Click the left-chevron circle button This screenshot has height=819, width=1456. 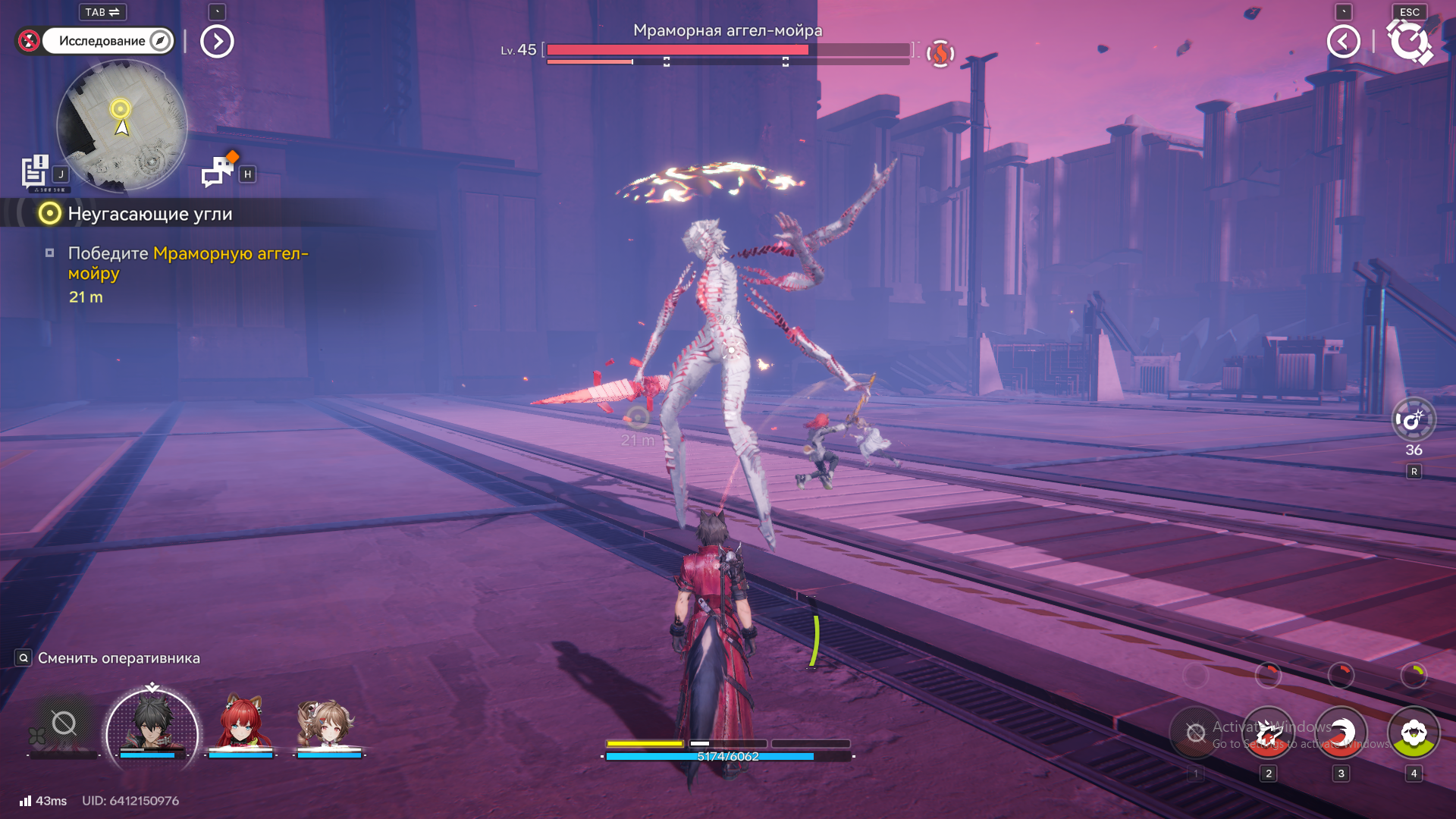pyautogui.click(x=1343, y=41)
